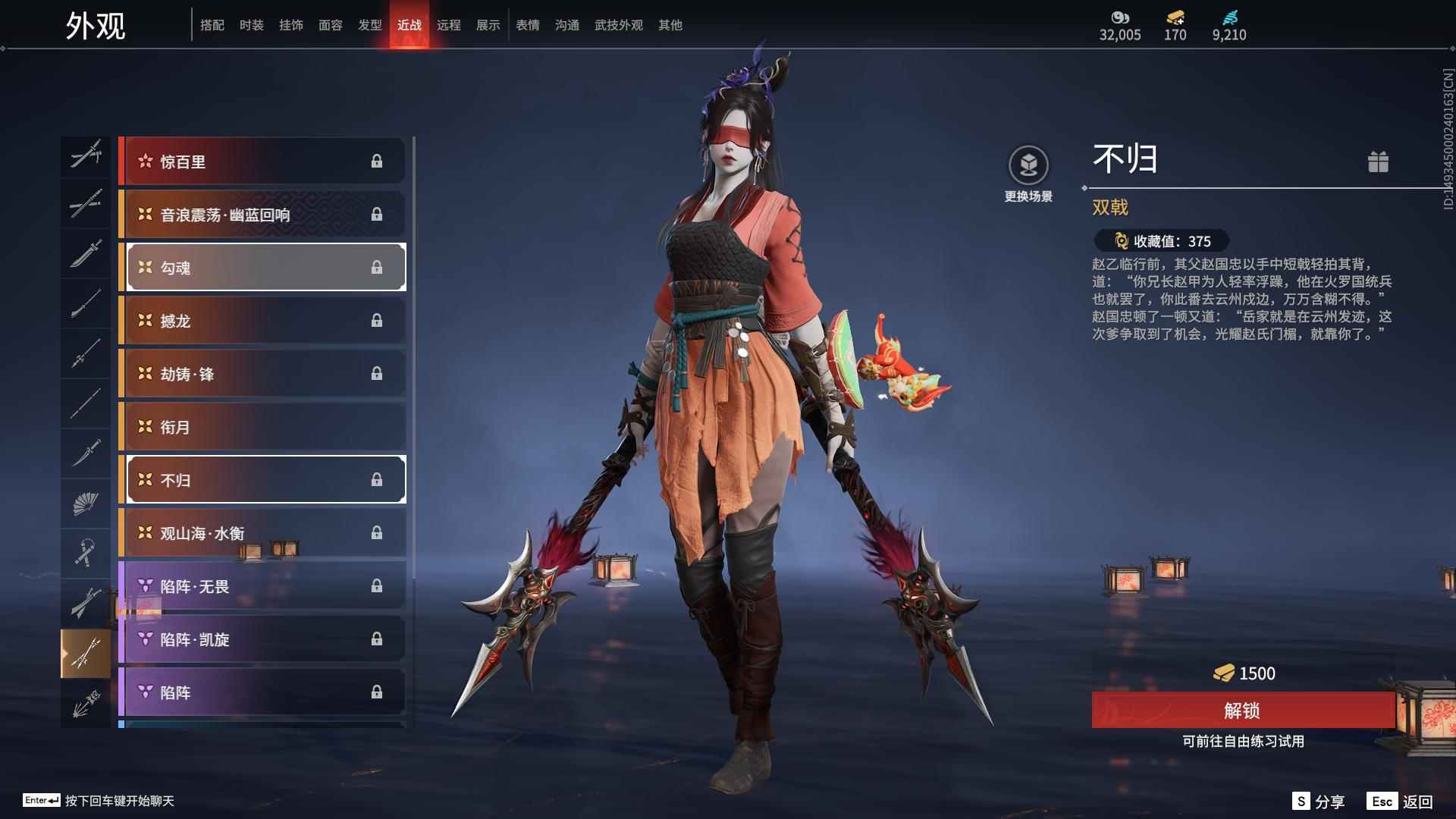Switch to the 远程 tab
This screenshot has height=819, width=1456.
point(450,24)
